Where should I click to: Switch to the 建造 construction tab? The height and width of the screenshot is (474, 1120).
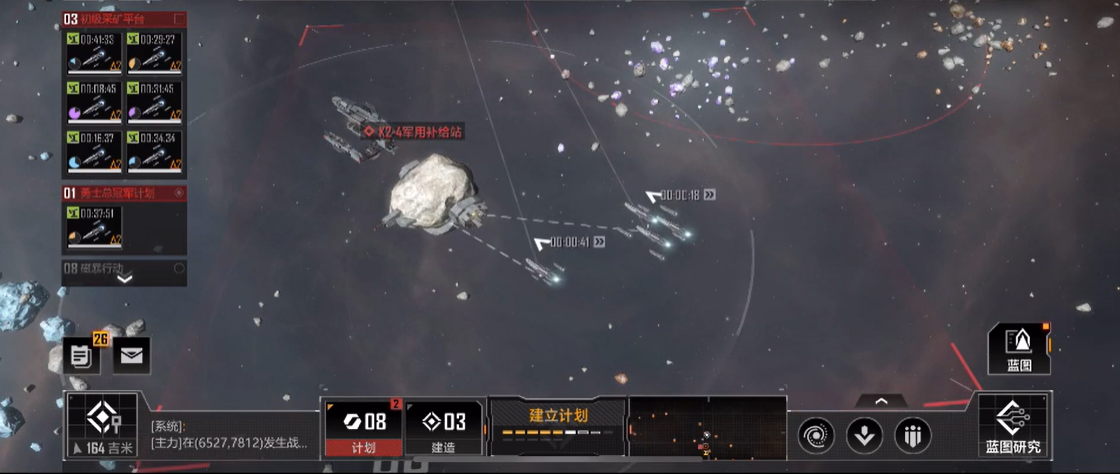pos(443,426)
